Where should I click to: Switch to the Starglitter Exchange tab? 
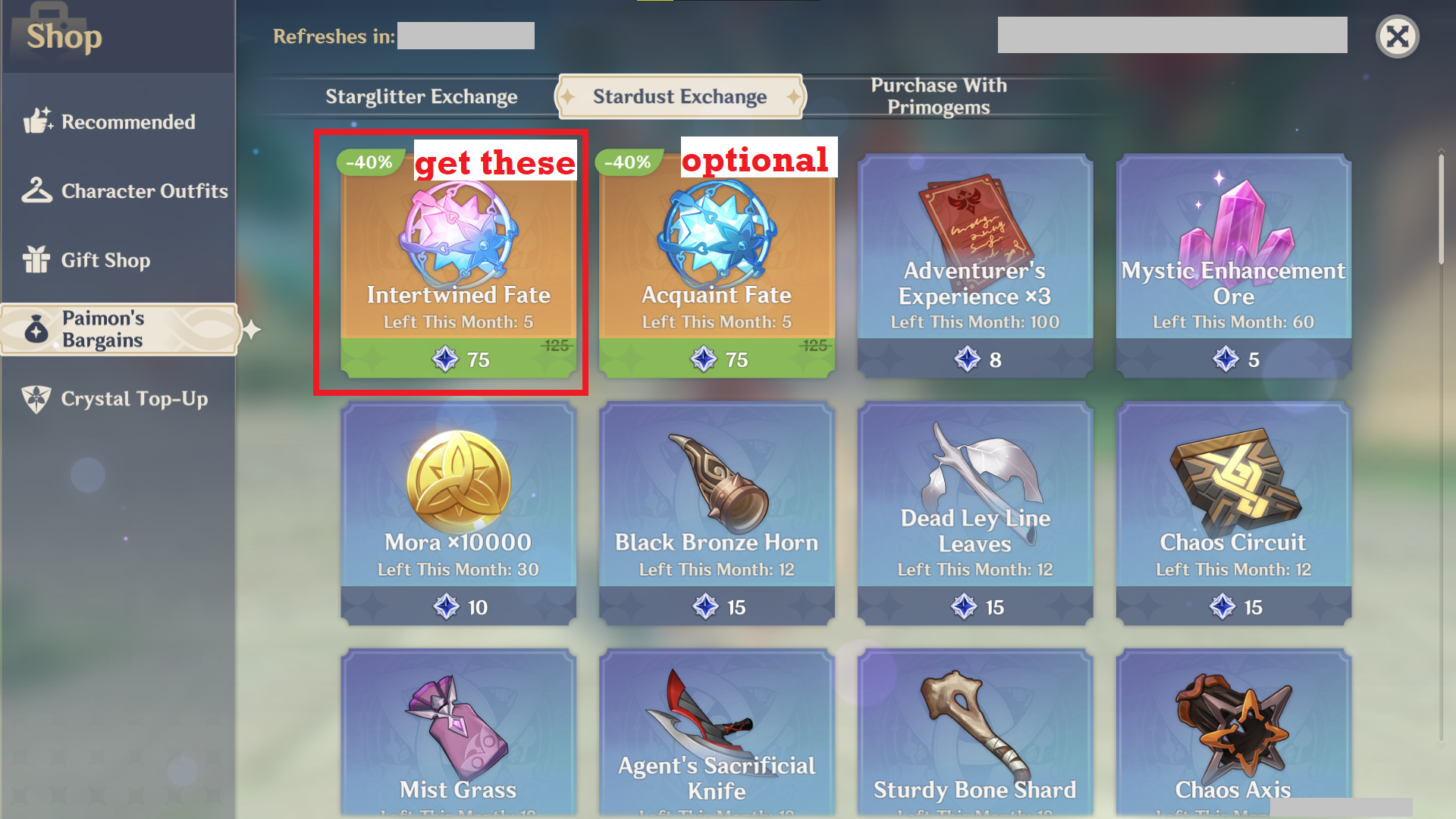click(x=421, y=96)
